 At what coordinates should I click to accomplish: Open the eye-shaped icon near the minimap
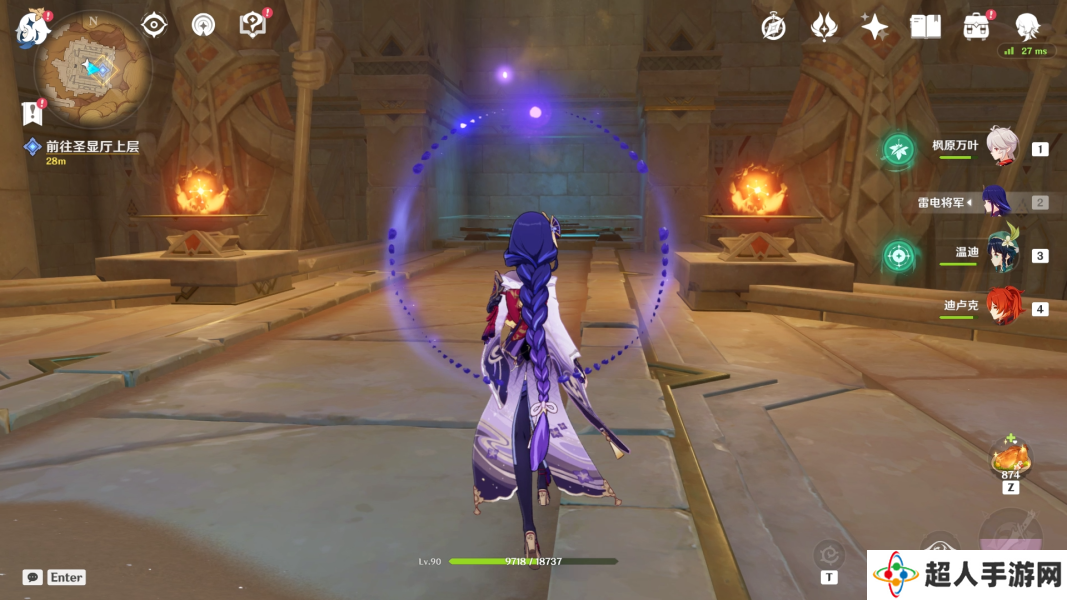tap(154, 25)
